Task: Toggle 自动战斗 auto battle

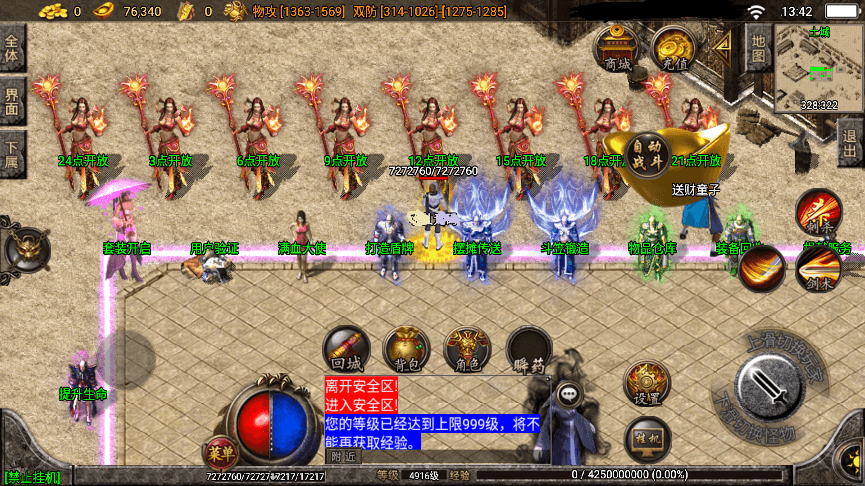Action: pos(647,153)
